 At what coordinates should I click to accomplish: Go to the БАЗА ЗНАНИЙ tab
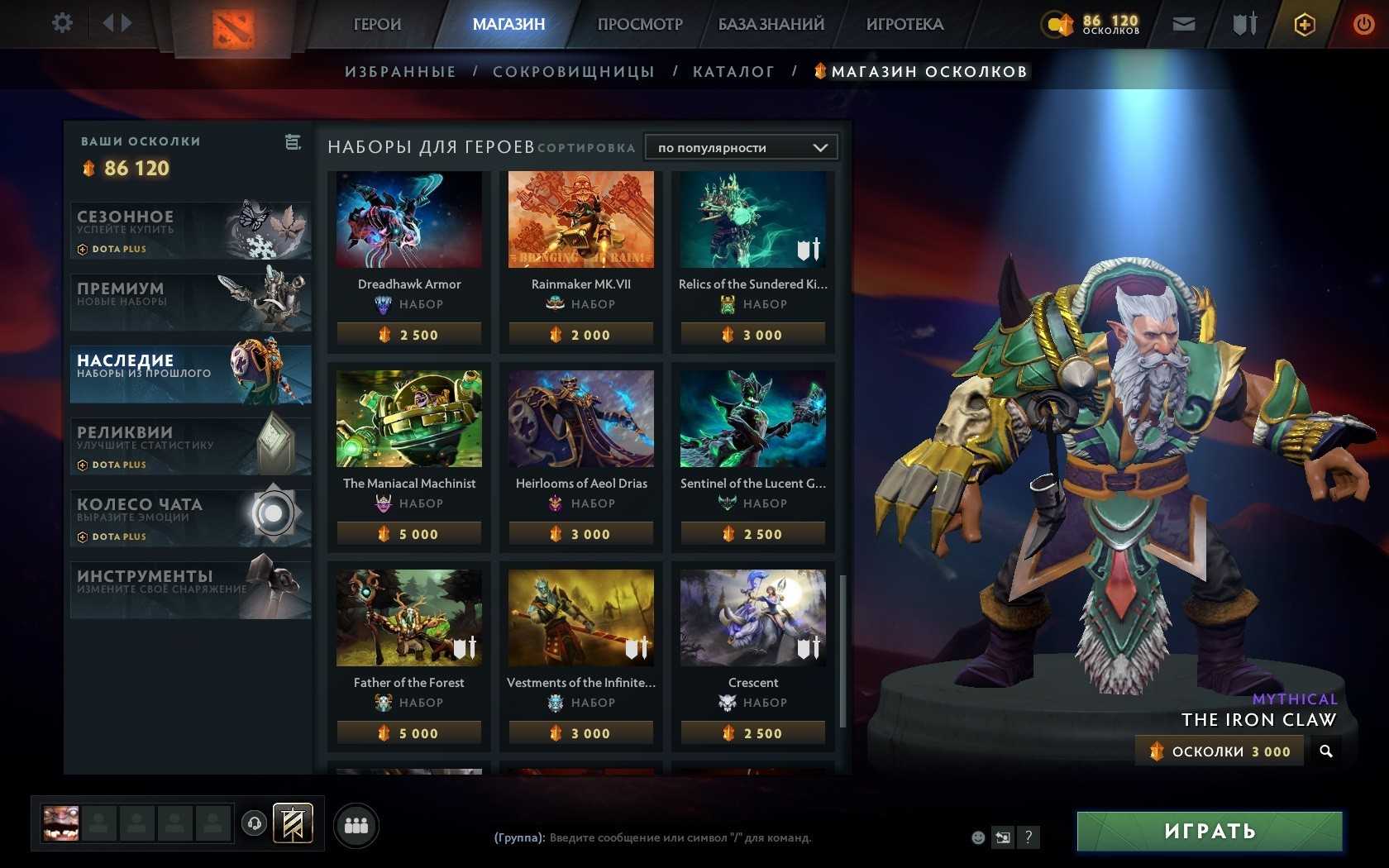[x=771, y=24]
